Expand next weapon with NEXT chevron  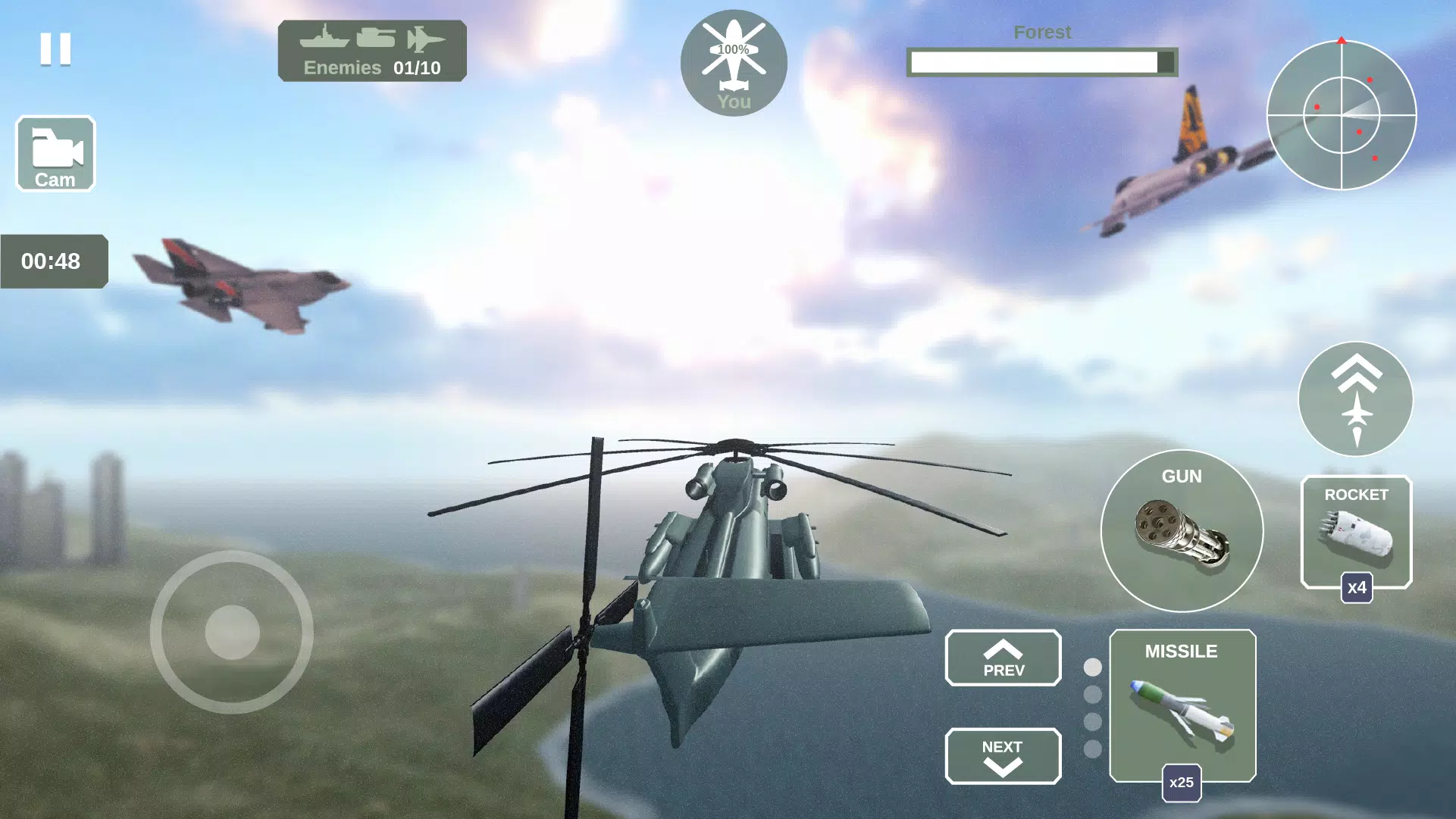click(x=1002, y=756)
